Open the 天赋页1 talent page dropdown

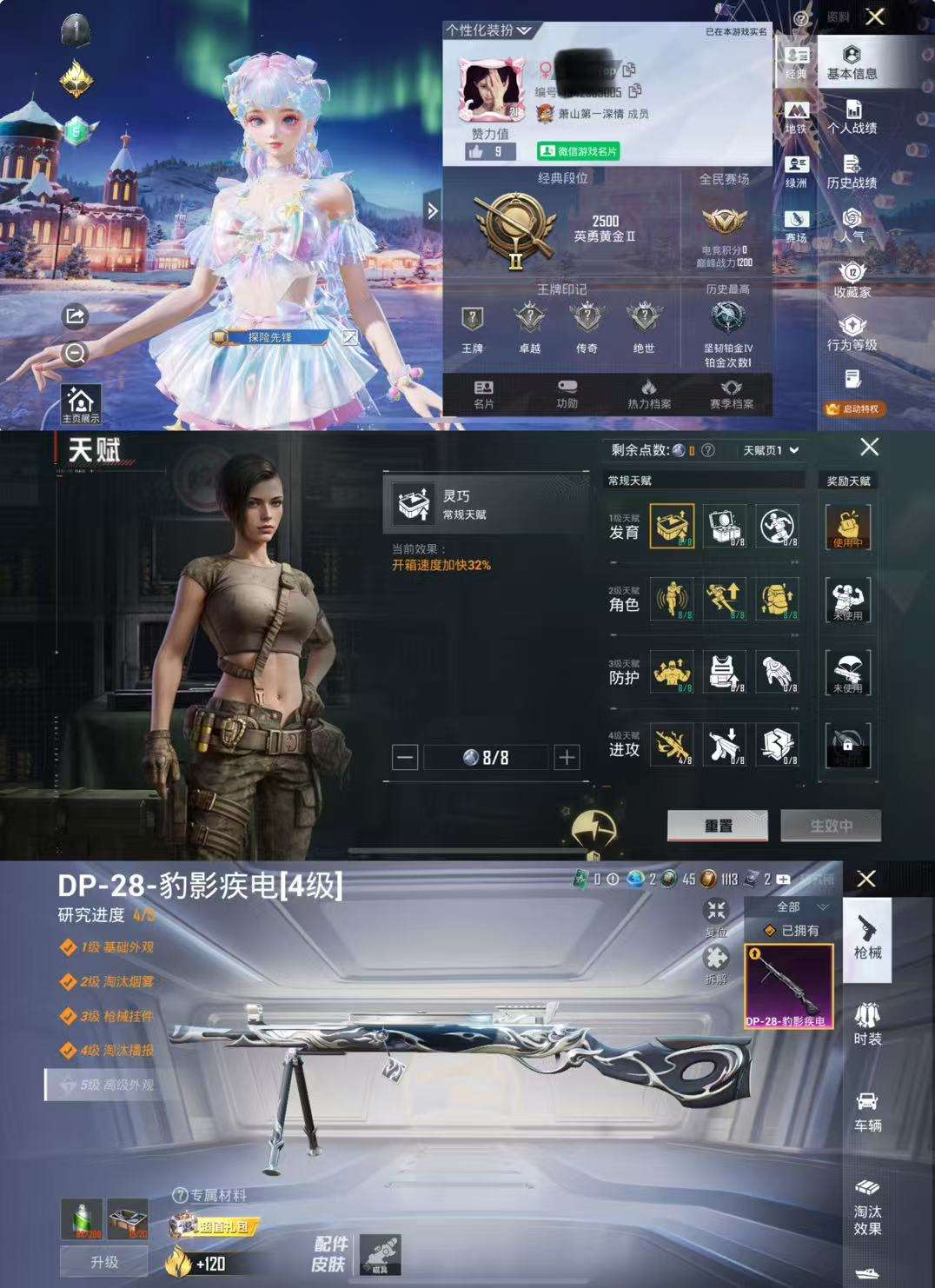tap(770, 450)
